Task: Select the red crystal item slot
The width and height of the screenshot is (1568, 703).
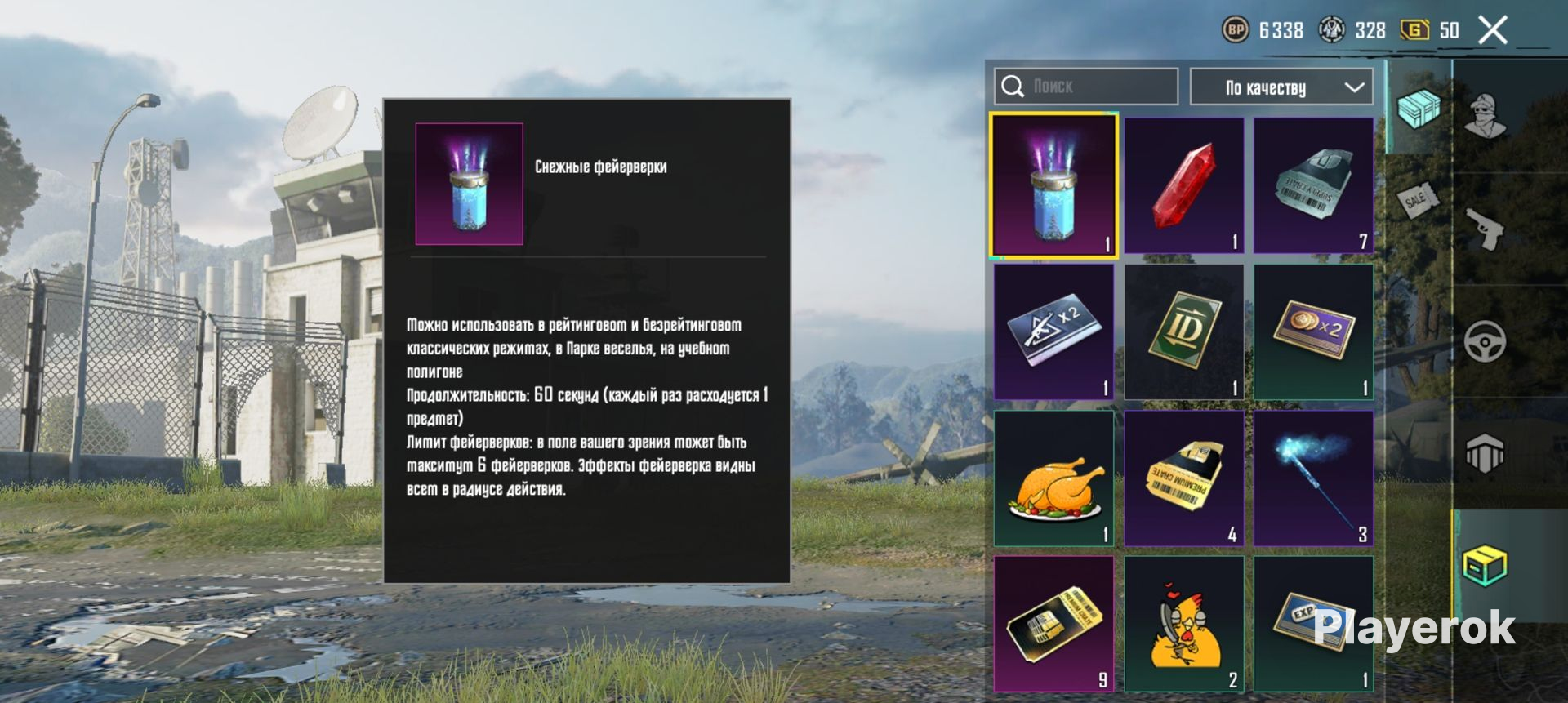Action: [x=1184, y=185]
